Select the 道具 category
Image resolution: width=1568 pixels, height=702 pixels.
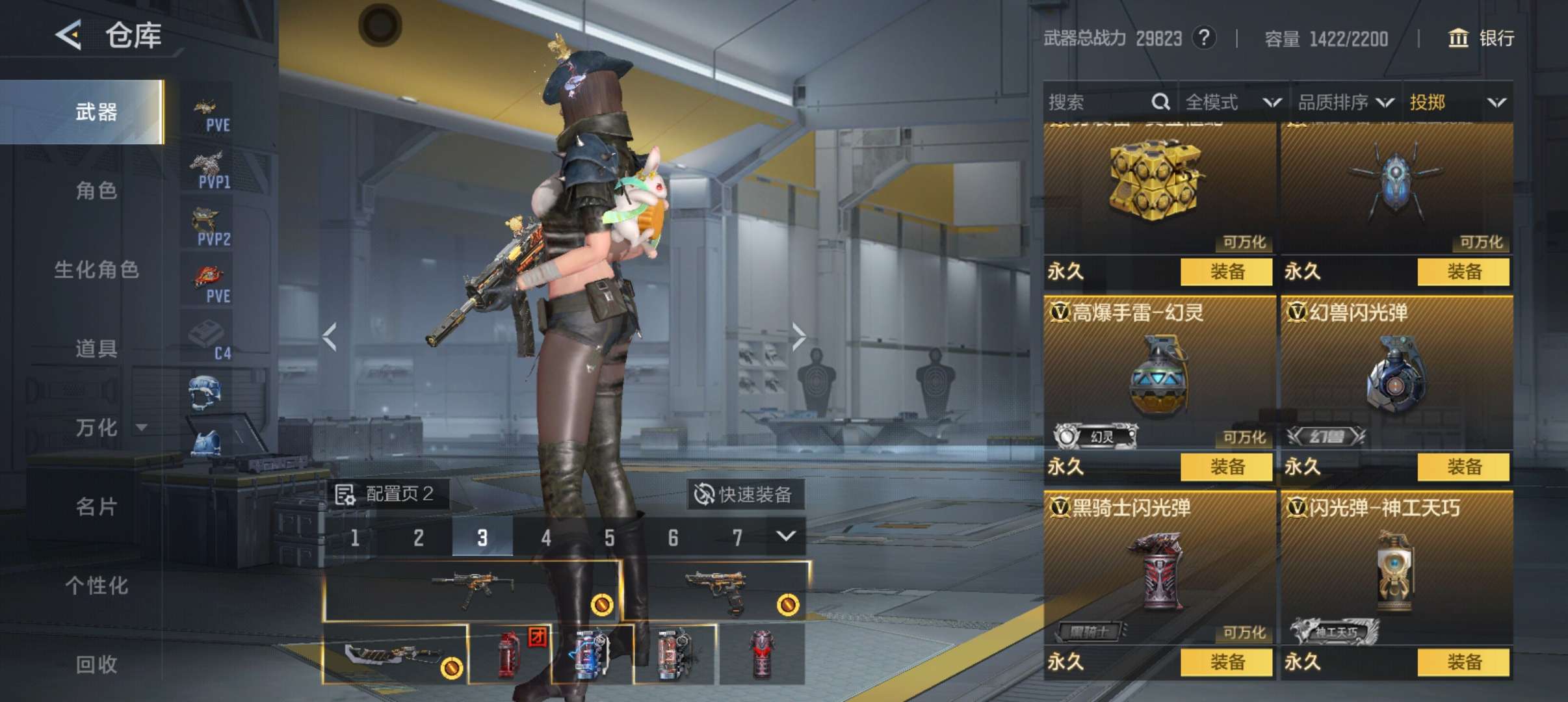pos(96,348)
